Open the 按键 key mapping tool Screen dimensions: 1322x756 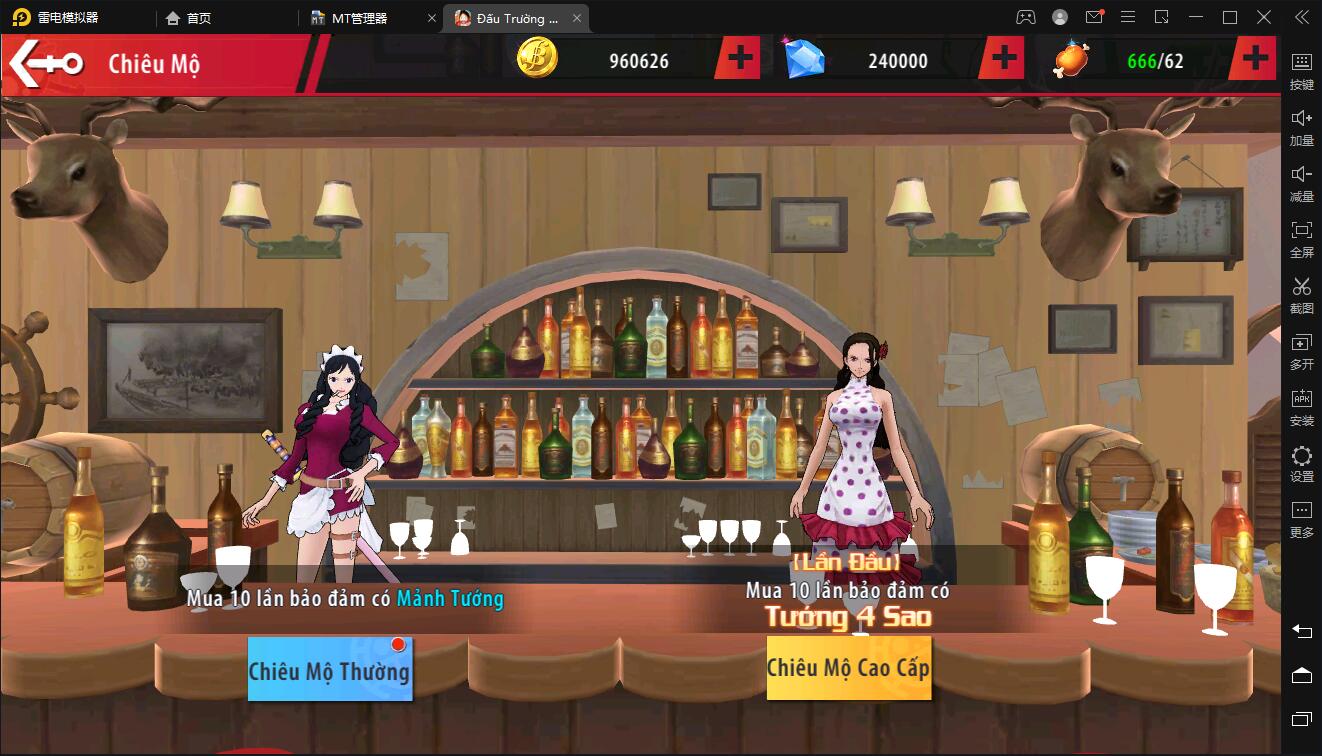point(1301,71)
